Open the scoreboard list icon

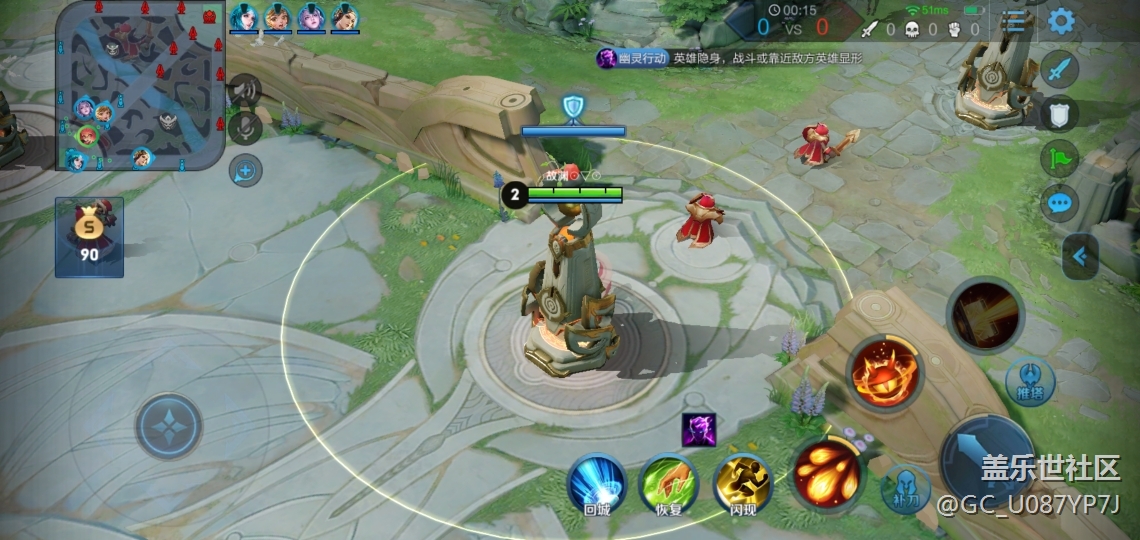[1015, 22]
